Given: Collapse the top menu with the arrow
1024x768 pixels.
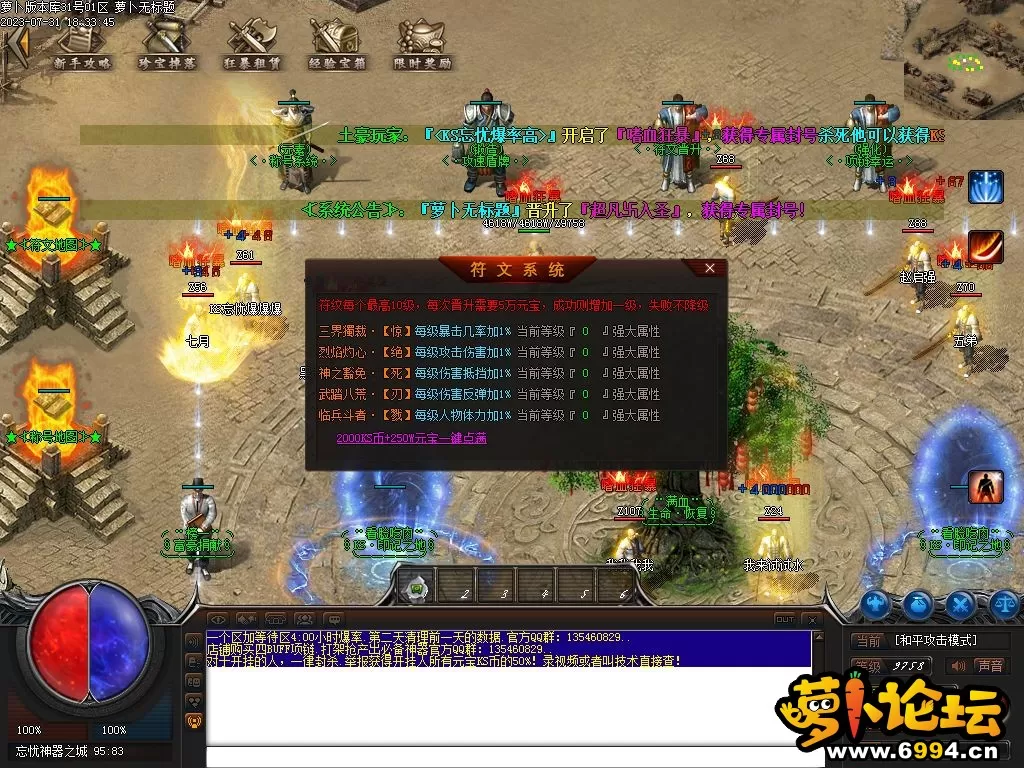Looking at the screenshot, I should click(15, 44).
